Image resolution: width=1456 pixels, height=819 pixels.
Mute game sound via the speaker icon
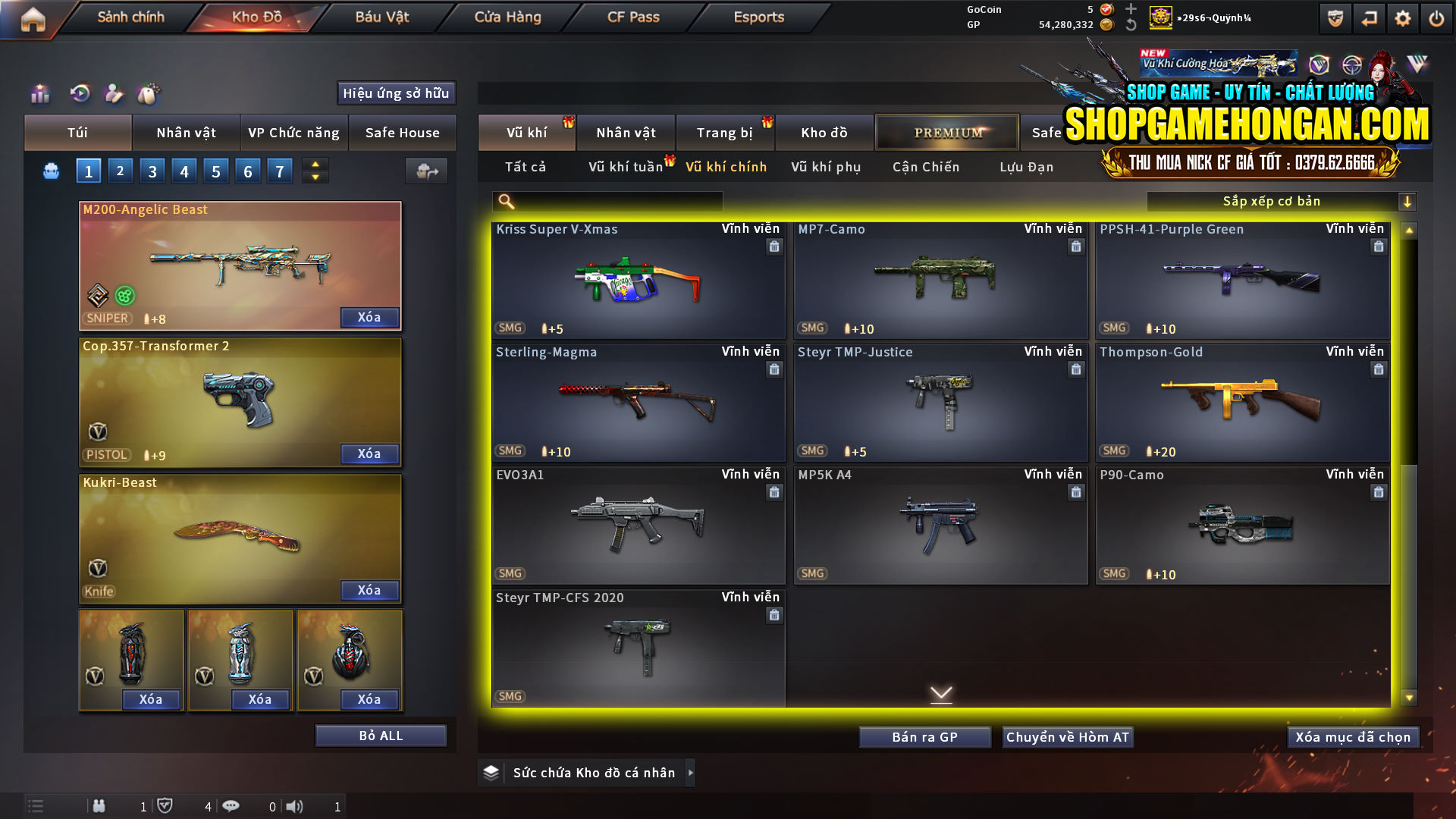pyautogui.click(x=294, y=806)
